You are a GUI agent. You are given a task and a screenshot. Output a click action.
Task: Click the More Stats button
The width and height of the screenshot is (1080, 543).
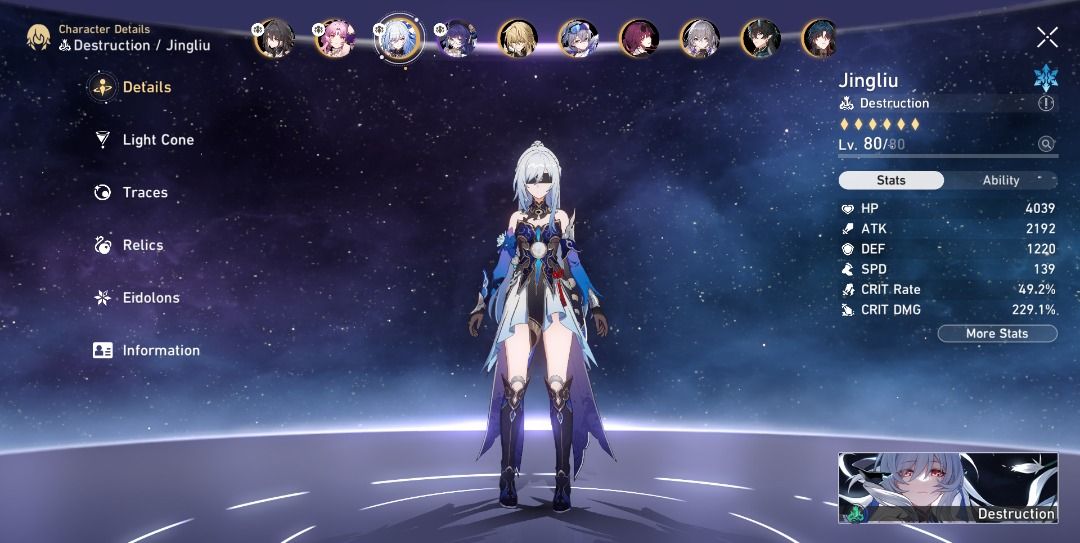pos(997,334)
